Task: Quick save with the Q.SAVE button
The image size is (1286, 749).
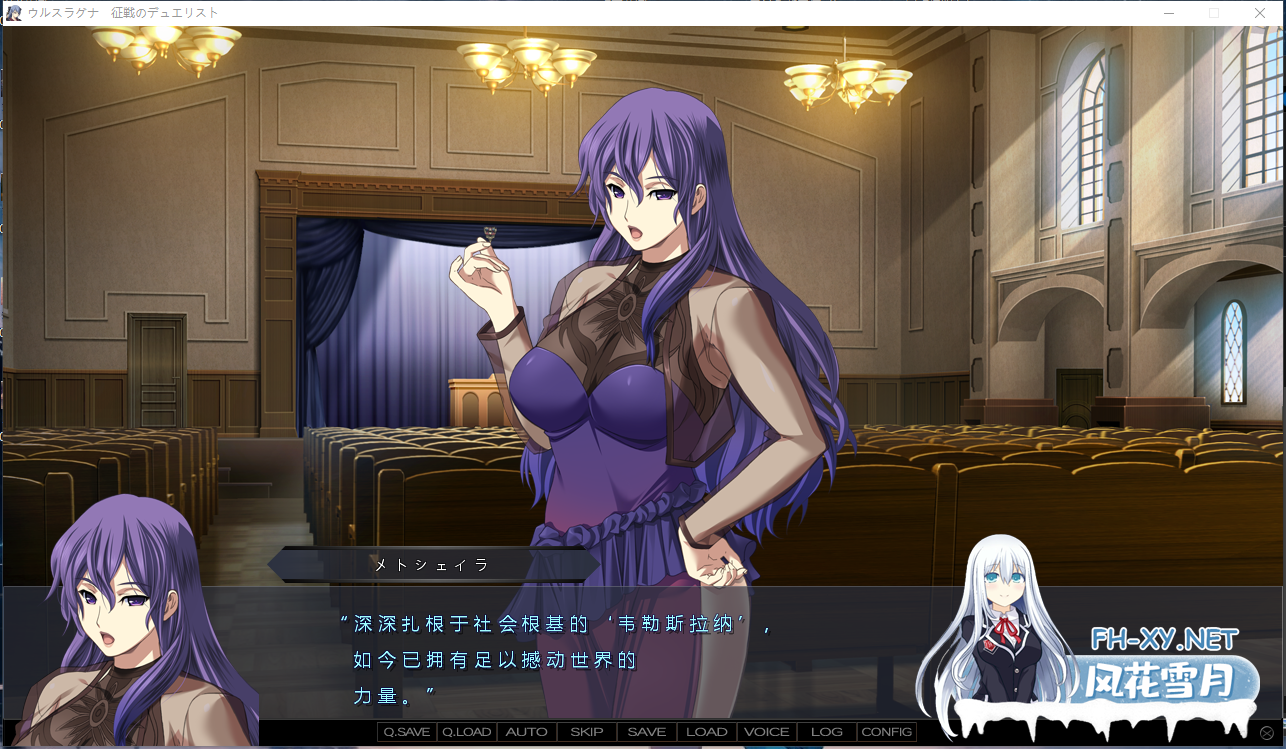Action: coord(407,732)
